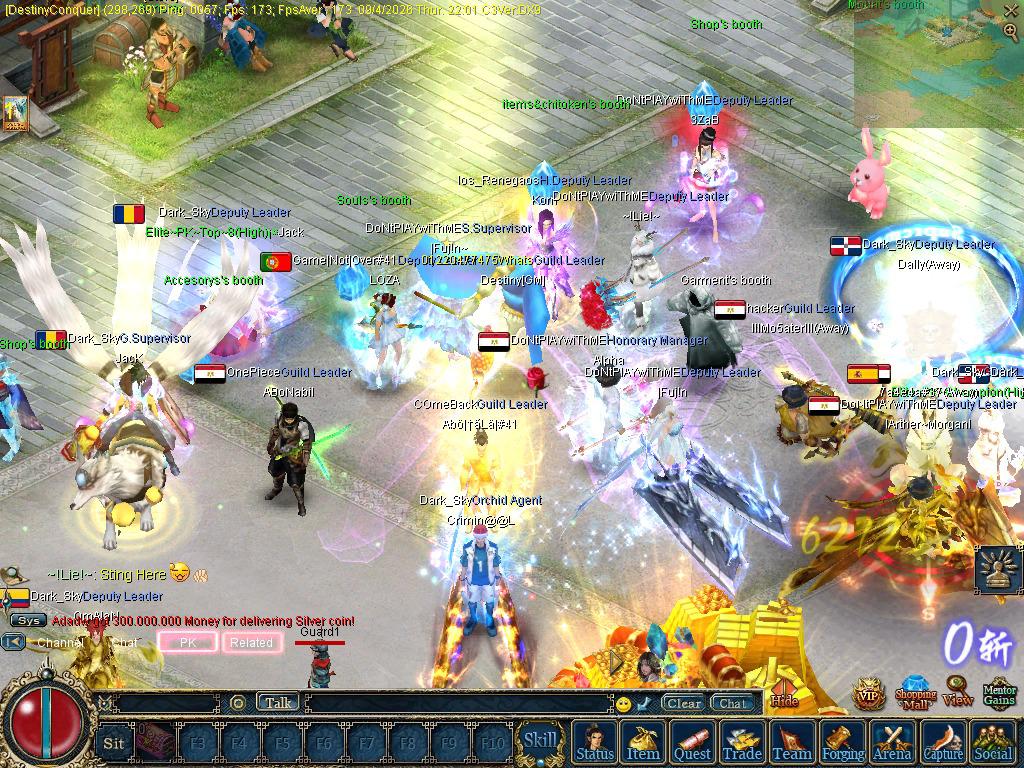Enter the Arena menu
This screenshot has width=1024, height=768.
[892, 742]
